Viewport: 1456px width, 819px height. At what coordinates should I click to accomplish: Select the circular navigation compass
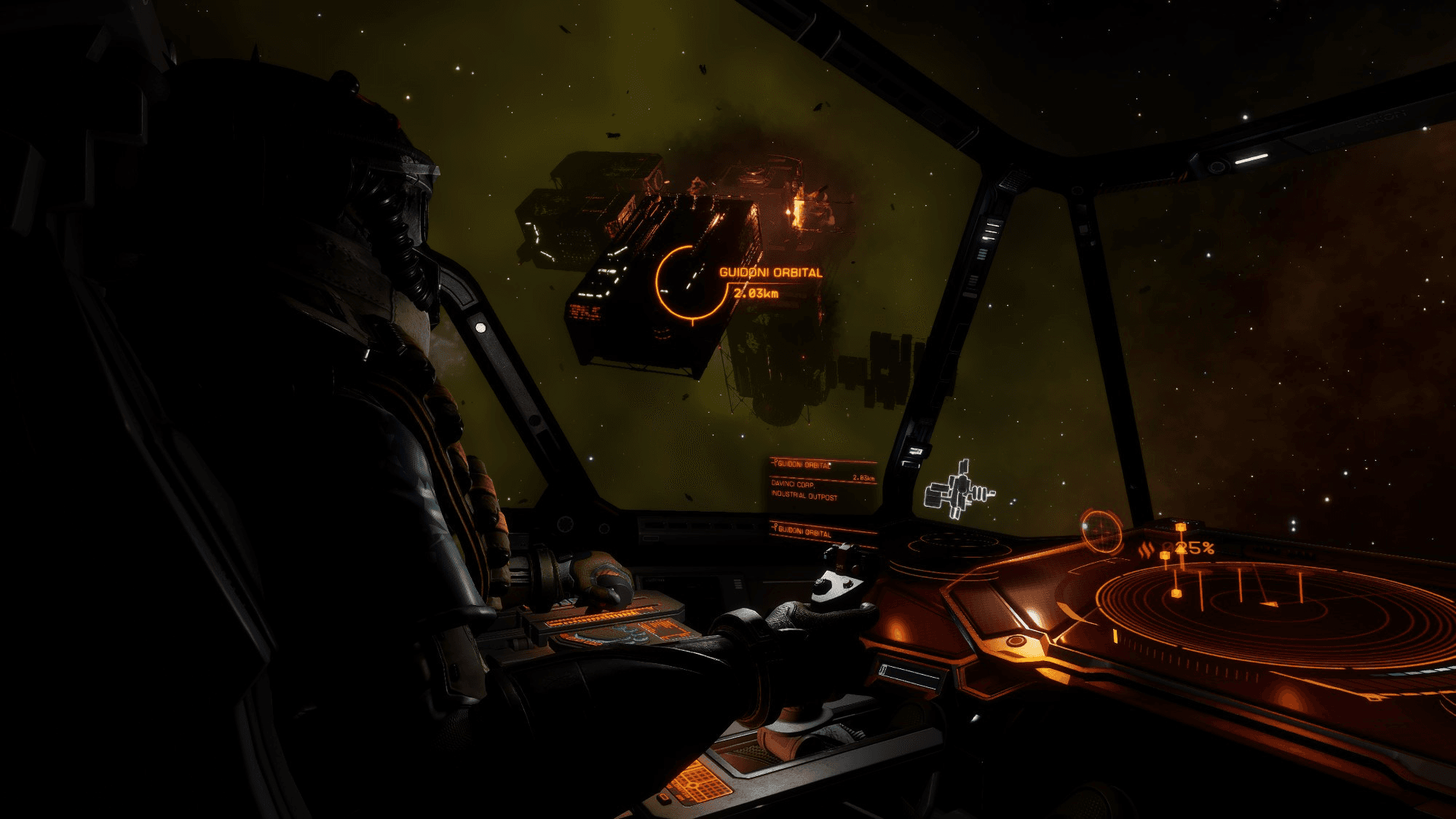[x=1101, y=529]
